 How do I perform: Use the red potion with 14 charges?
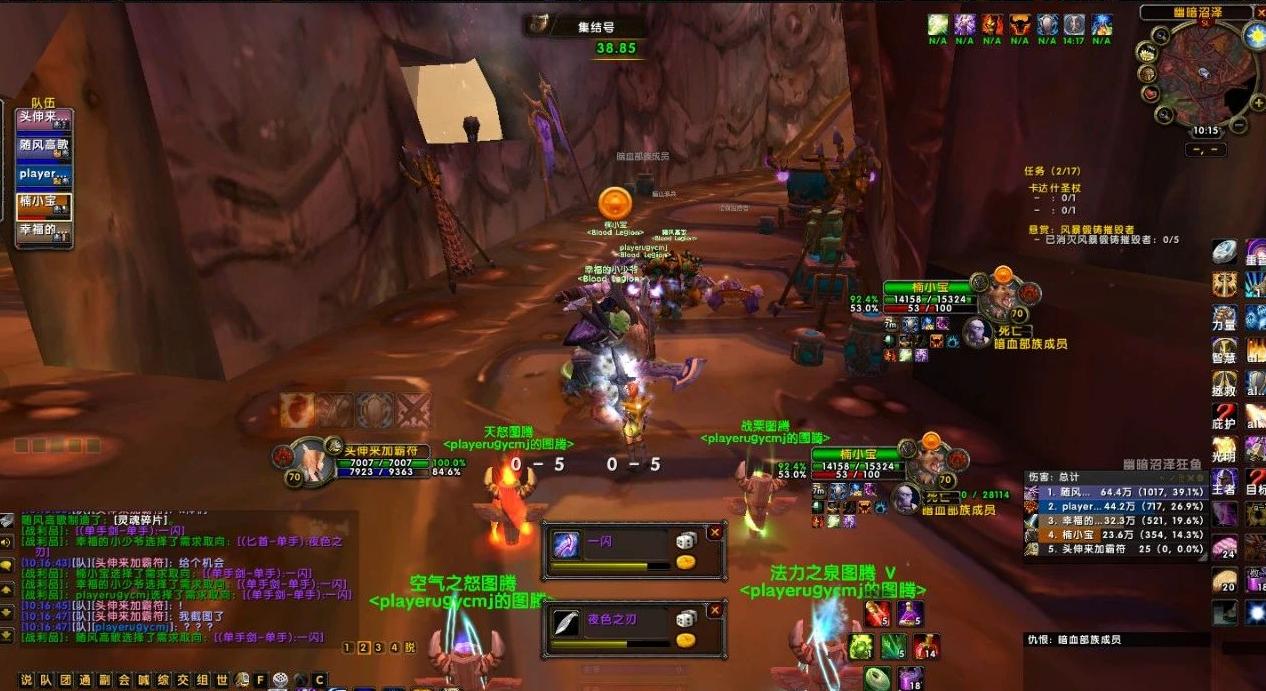[x=924, y=645]
